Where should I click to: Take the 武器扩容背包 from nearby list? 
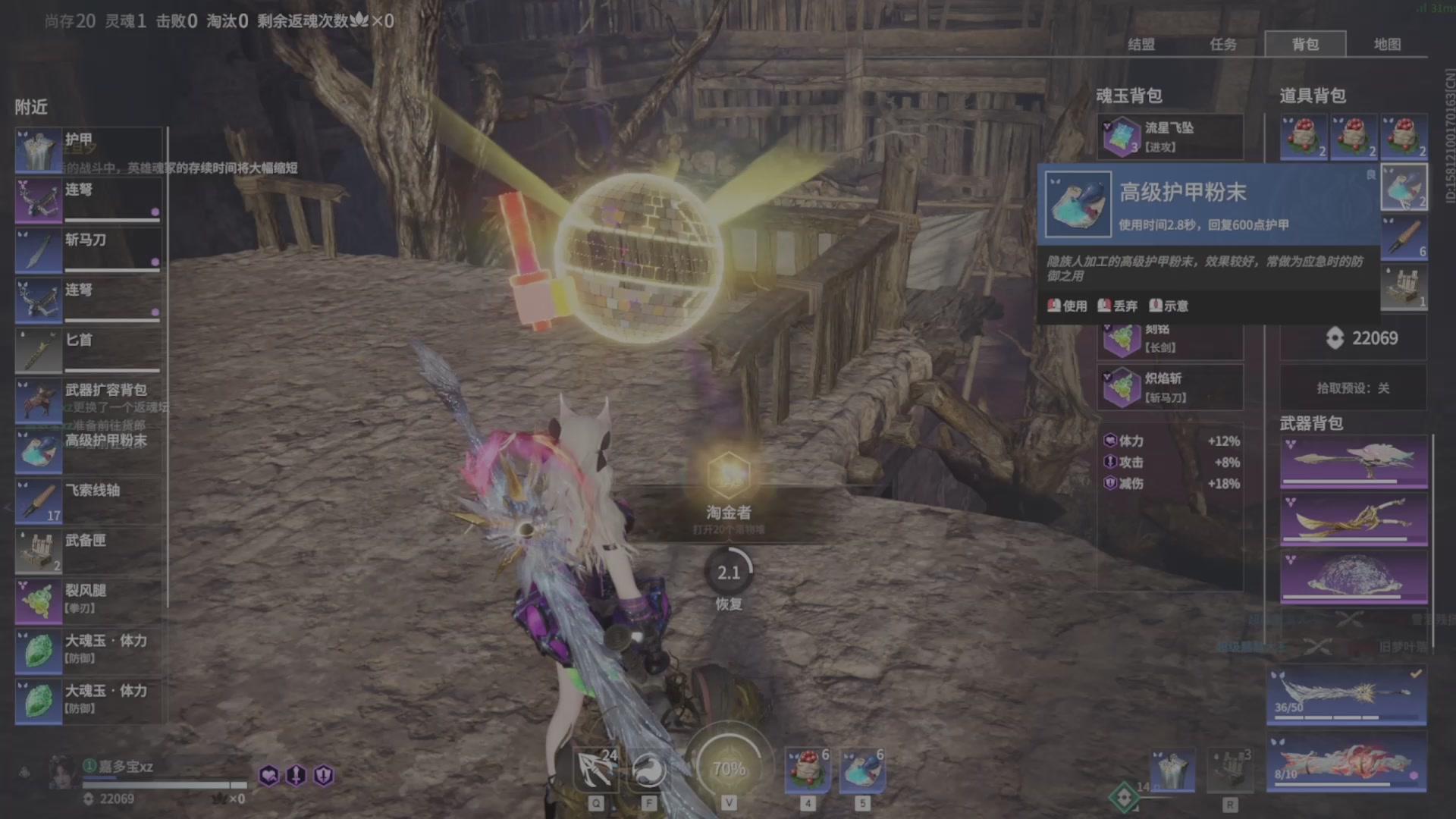point(88,400)
